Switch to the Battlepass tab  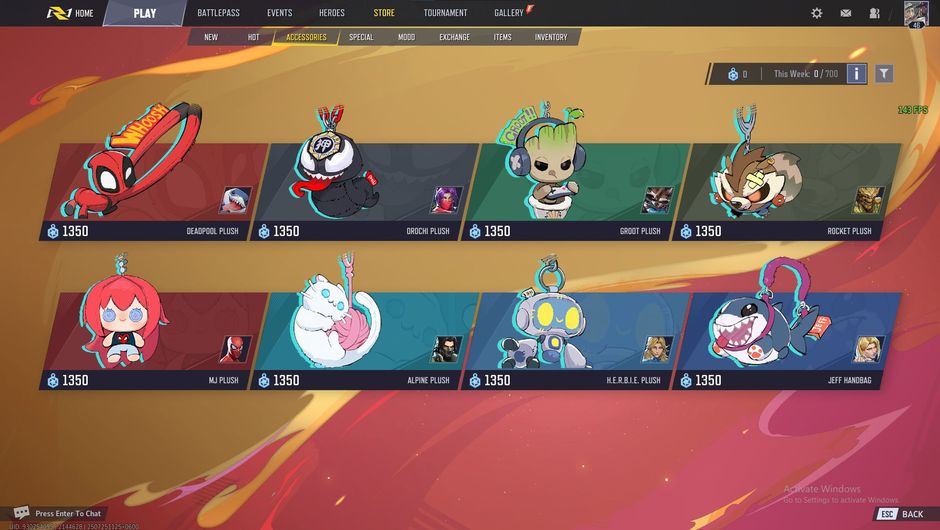pos(219,13)
